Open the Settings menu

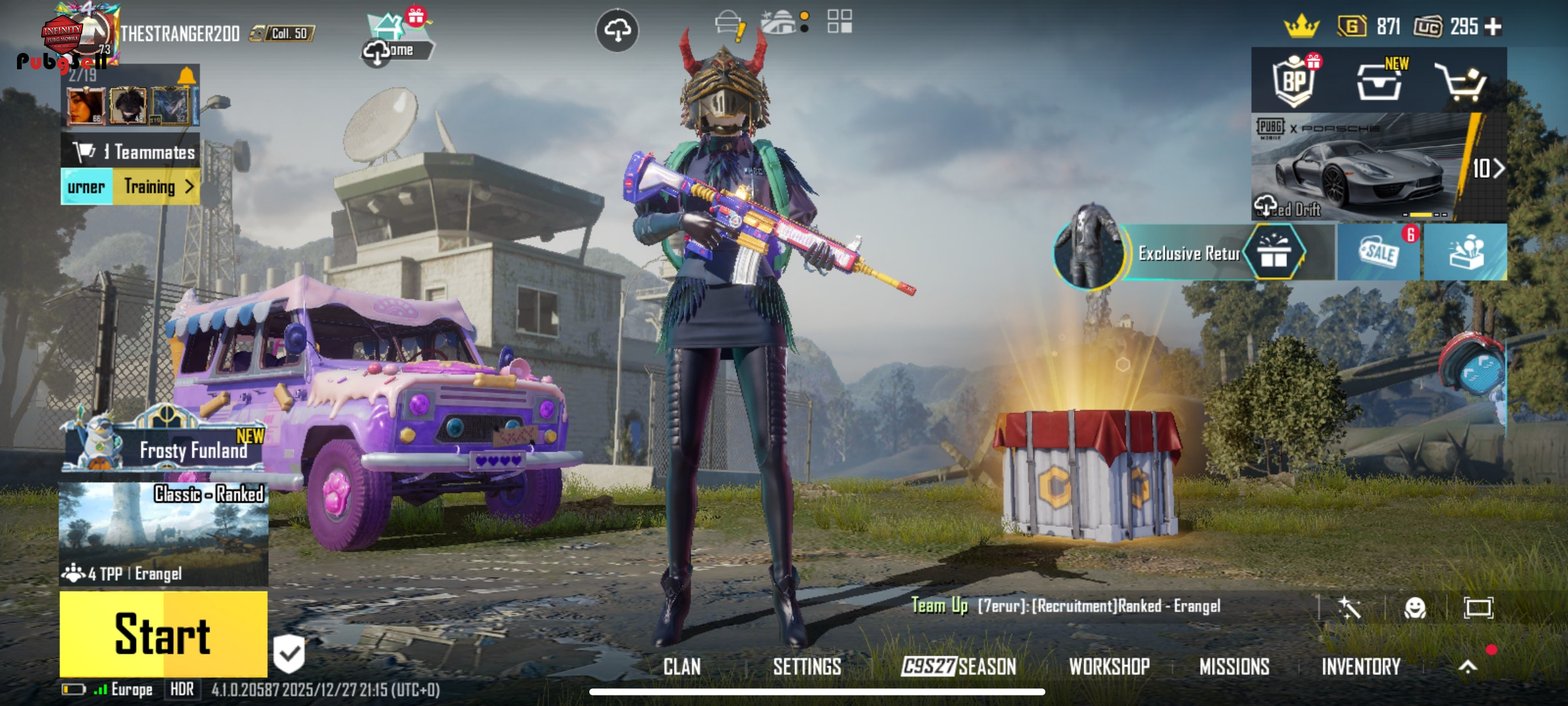coord(807,667)
